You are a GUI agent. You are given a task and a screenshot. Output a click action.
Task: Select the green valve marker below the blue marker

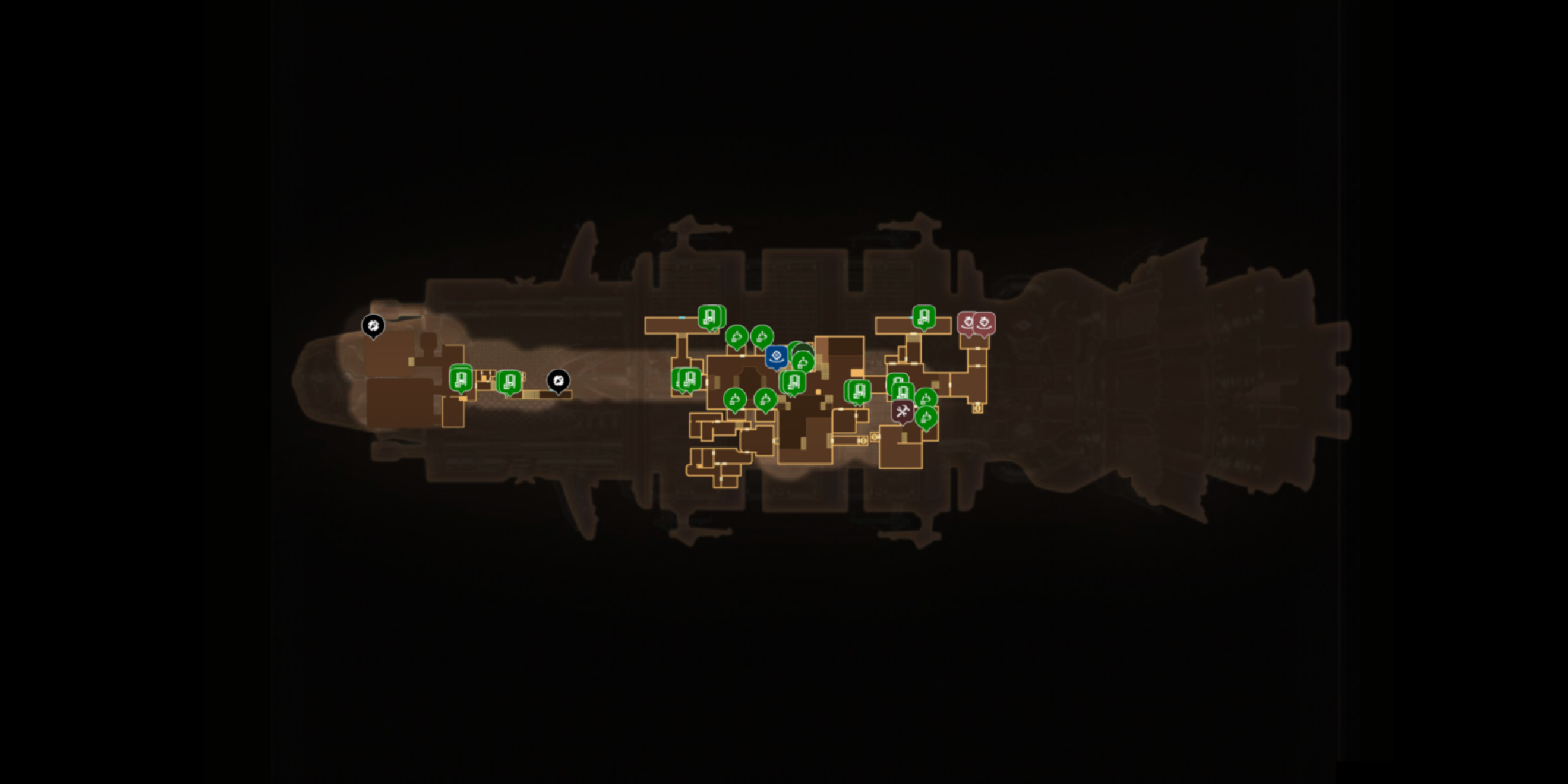802,363
